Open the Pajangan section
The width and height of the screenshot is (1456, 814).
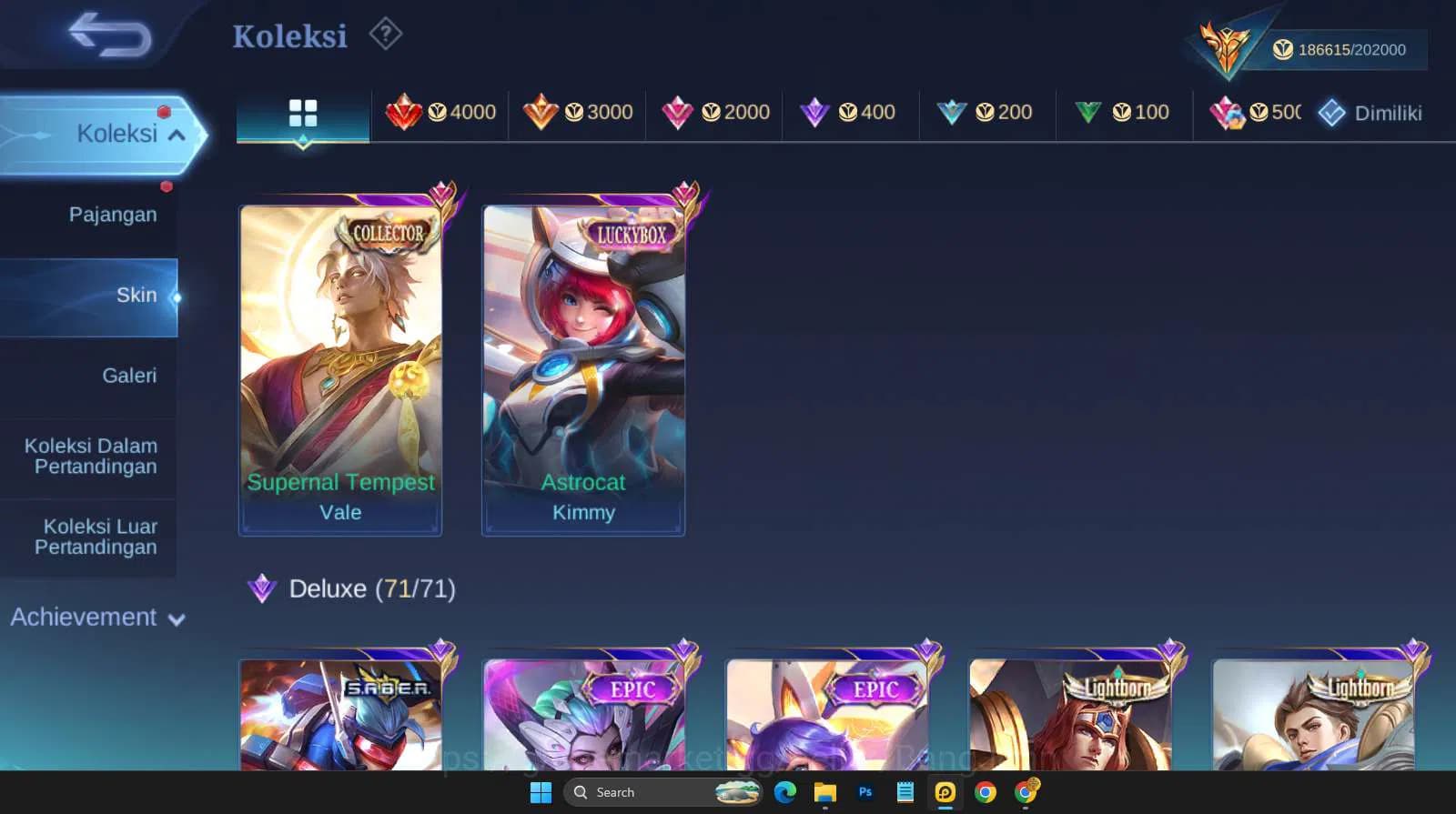[x=112, y=215]
